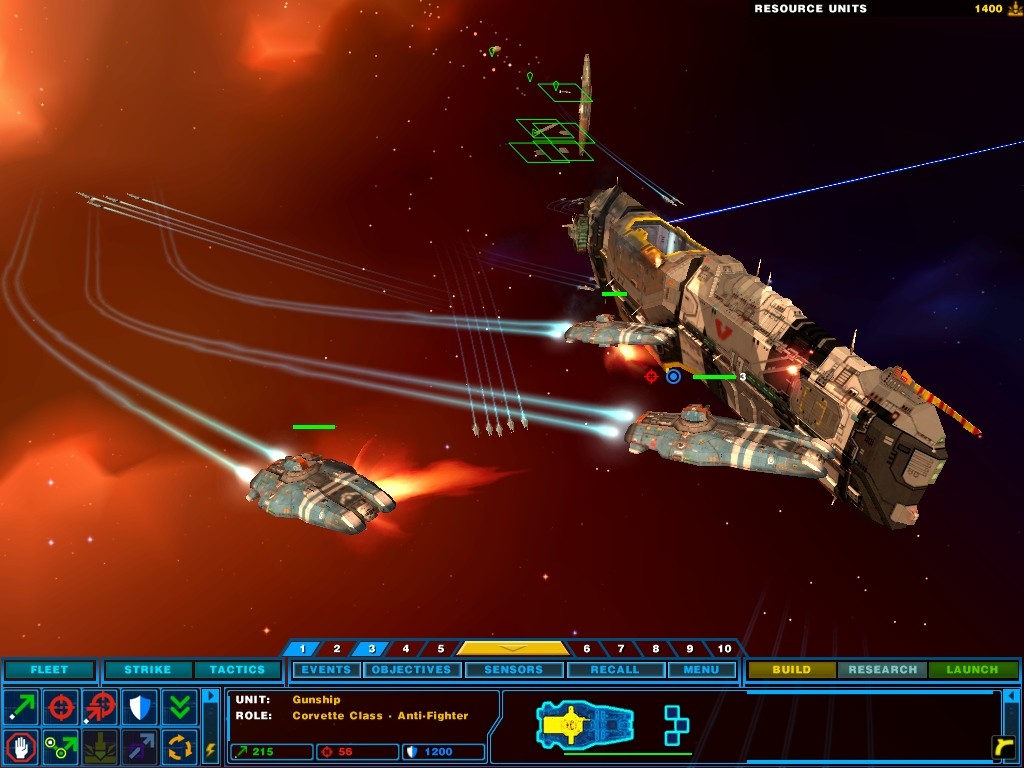Select control group 3 tab
The height and width of the screenshot is (768, 1024).
pos(371,649)
